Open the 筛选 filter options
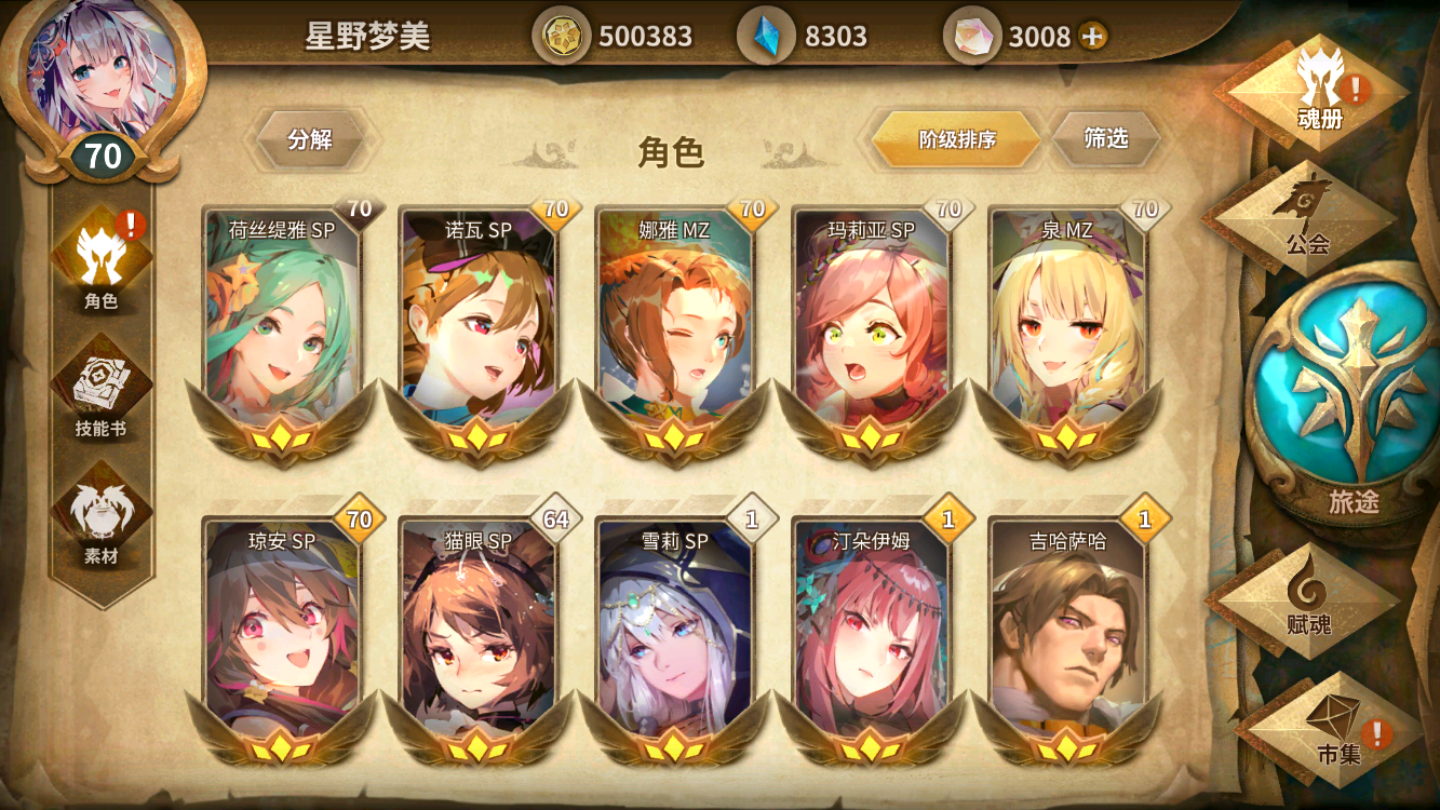Image resolution: width=1440 pixels, height=810 pixels. click(x=1108, y=140)
